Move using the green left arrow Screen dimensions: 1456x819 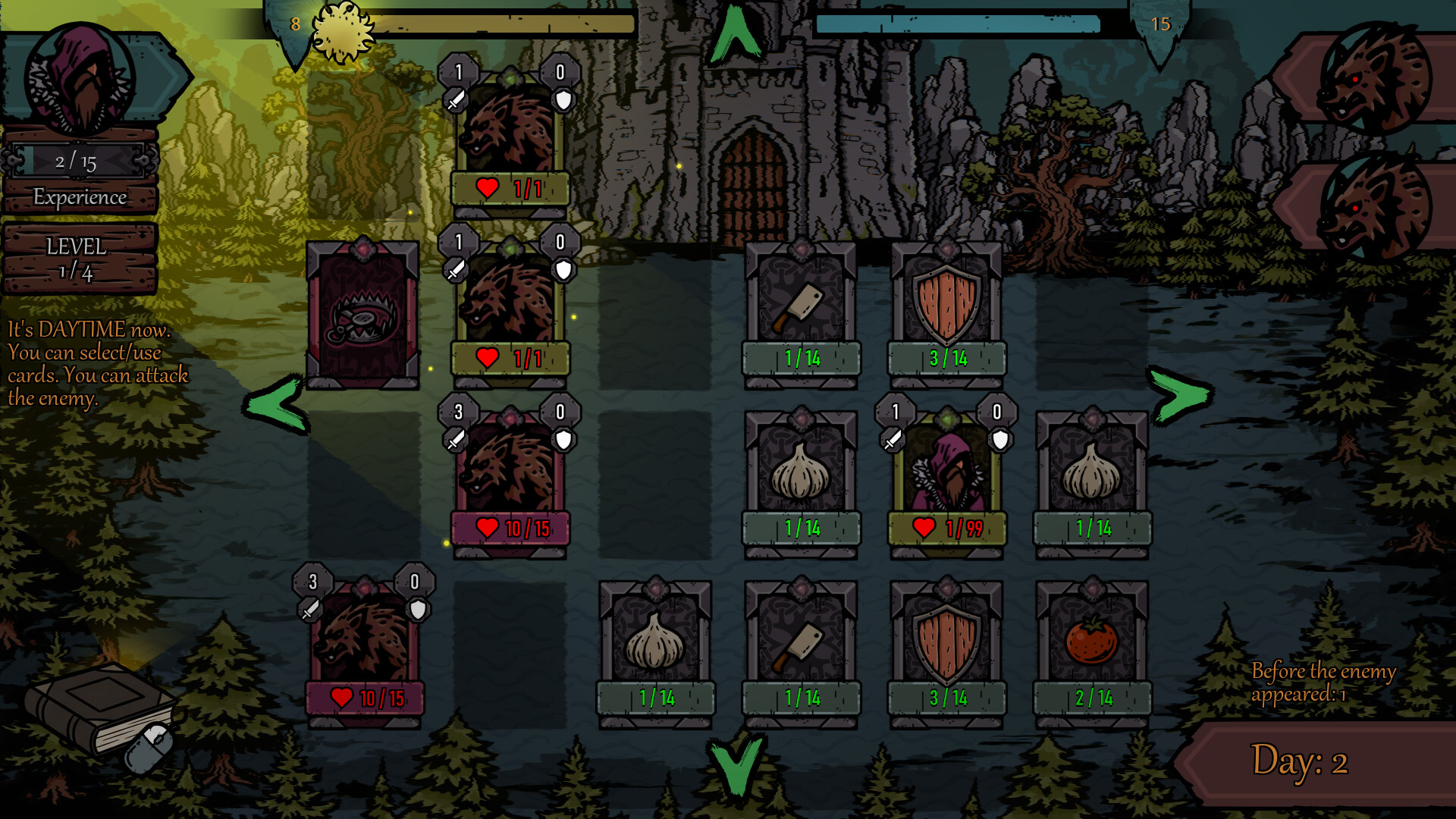[276, 403]
